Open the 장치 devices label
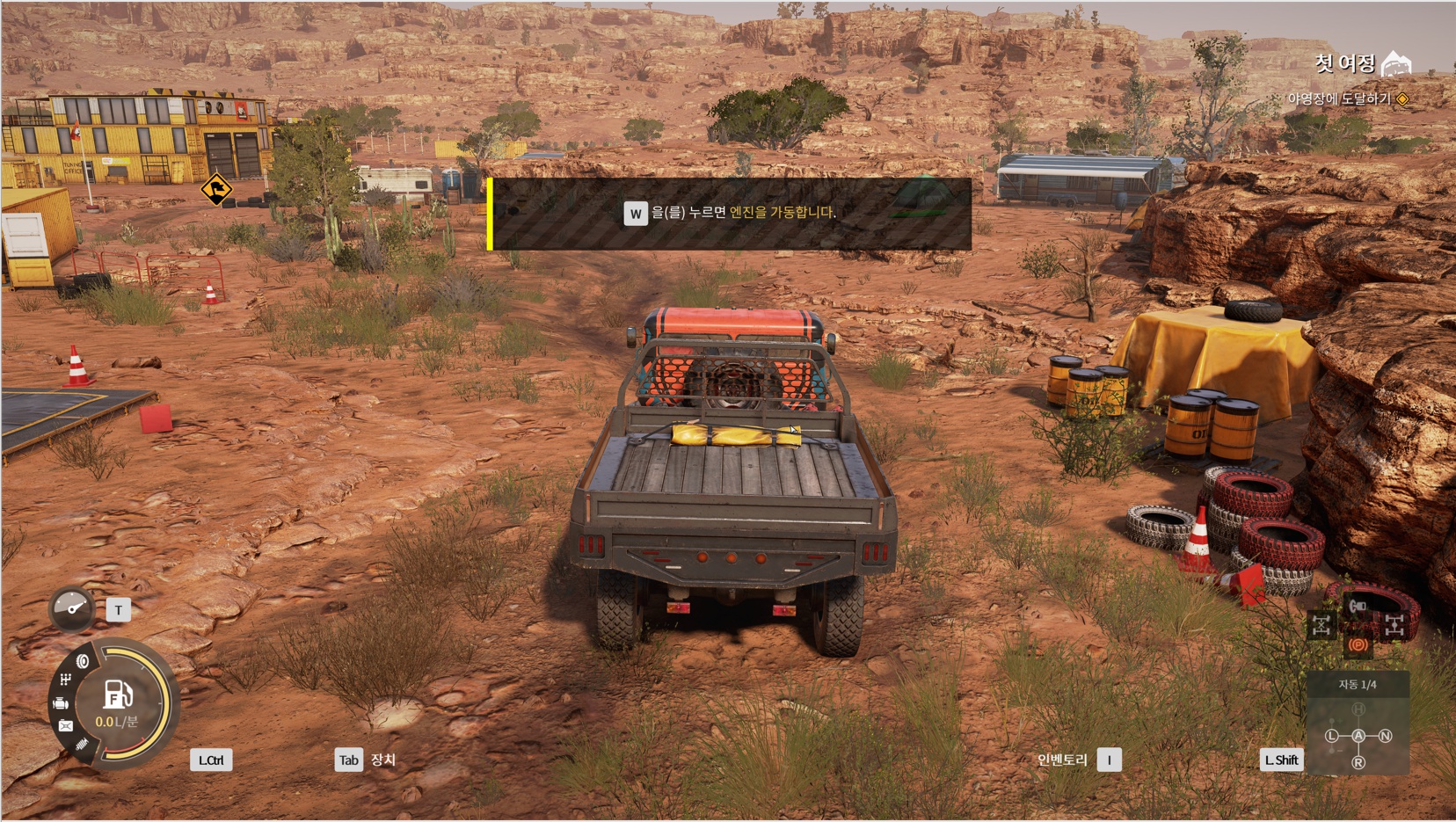 coord(382,760)
